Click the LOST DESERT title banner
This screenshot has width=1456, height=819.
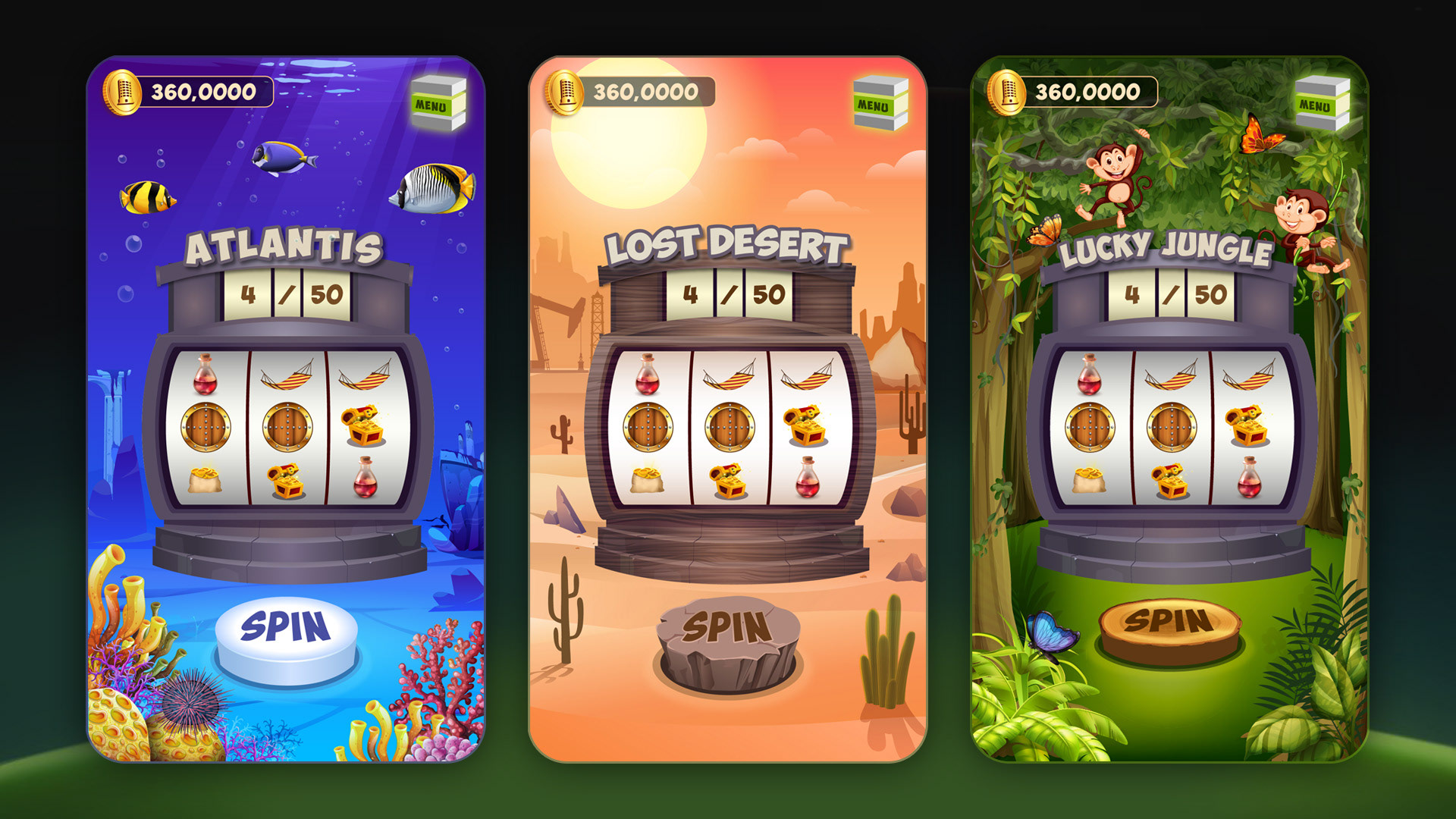point(726,243)
